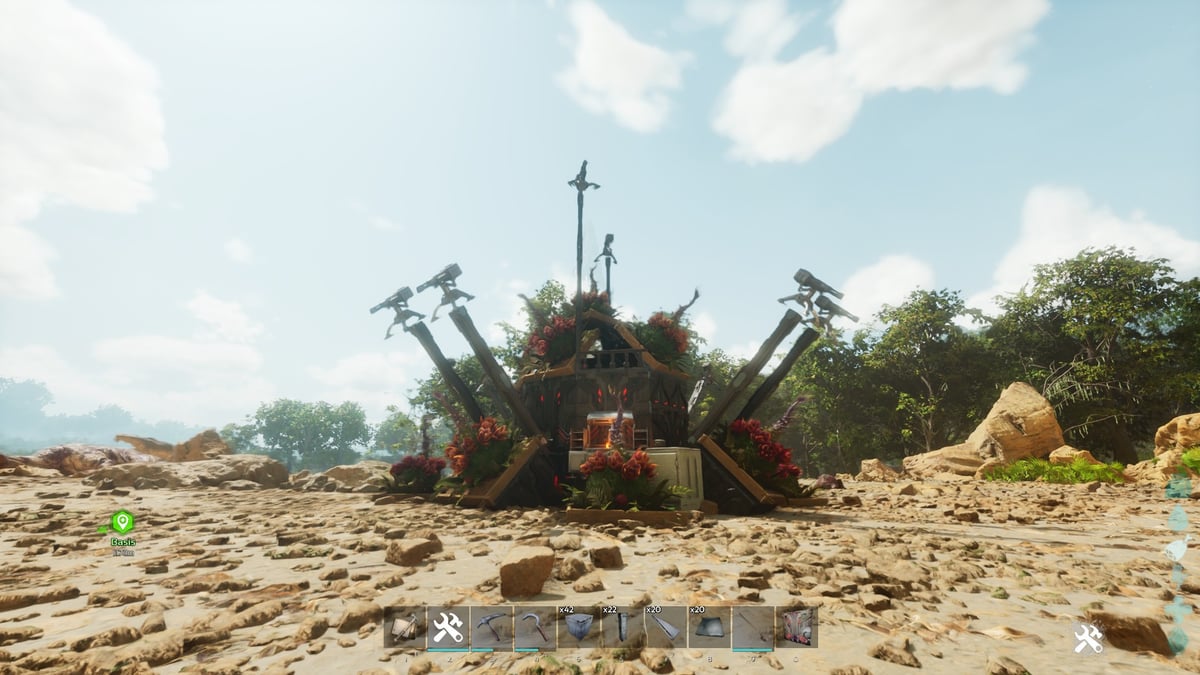Pick the ramp piece stack of 20
The width and height of the screenshot is (1200, 675).
pos(665,628)
